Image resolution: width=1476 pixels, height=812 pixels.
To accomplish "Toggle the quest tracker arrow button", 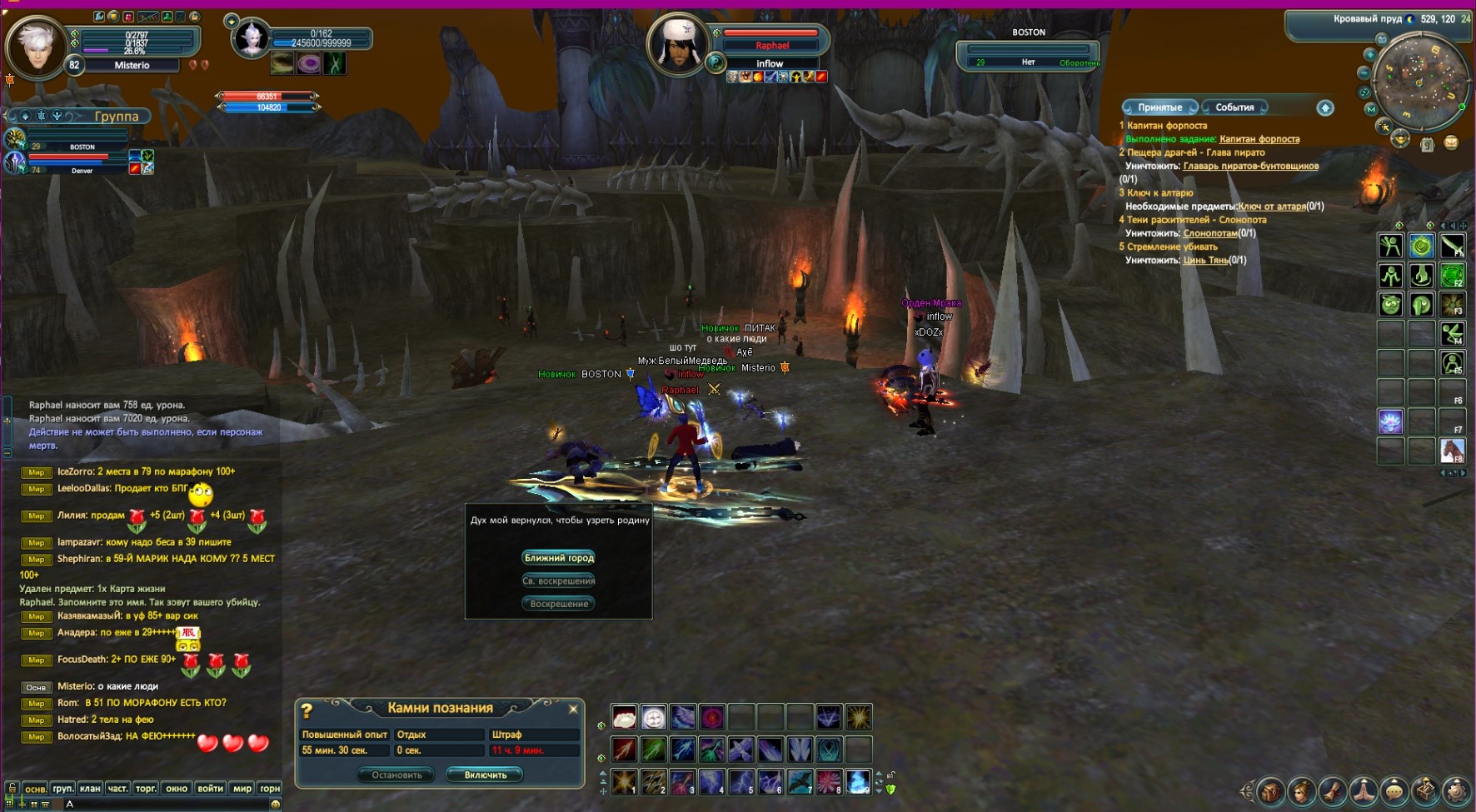I will [x=1325, y=107].
